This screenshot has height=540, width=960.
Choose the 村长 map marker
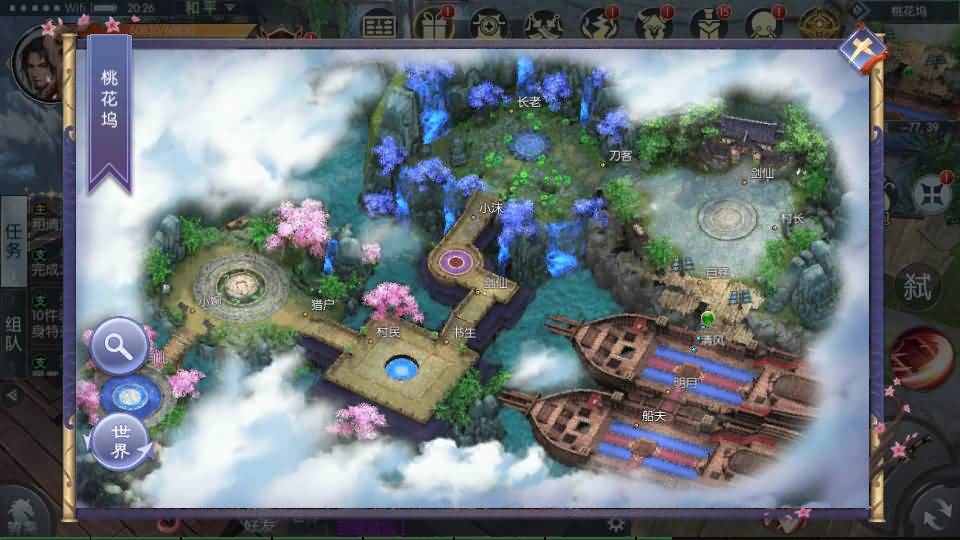792,218
